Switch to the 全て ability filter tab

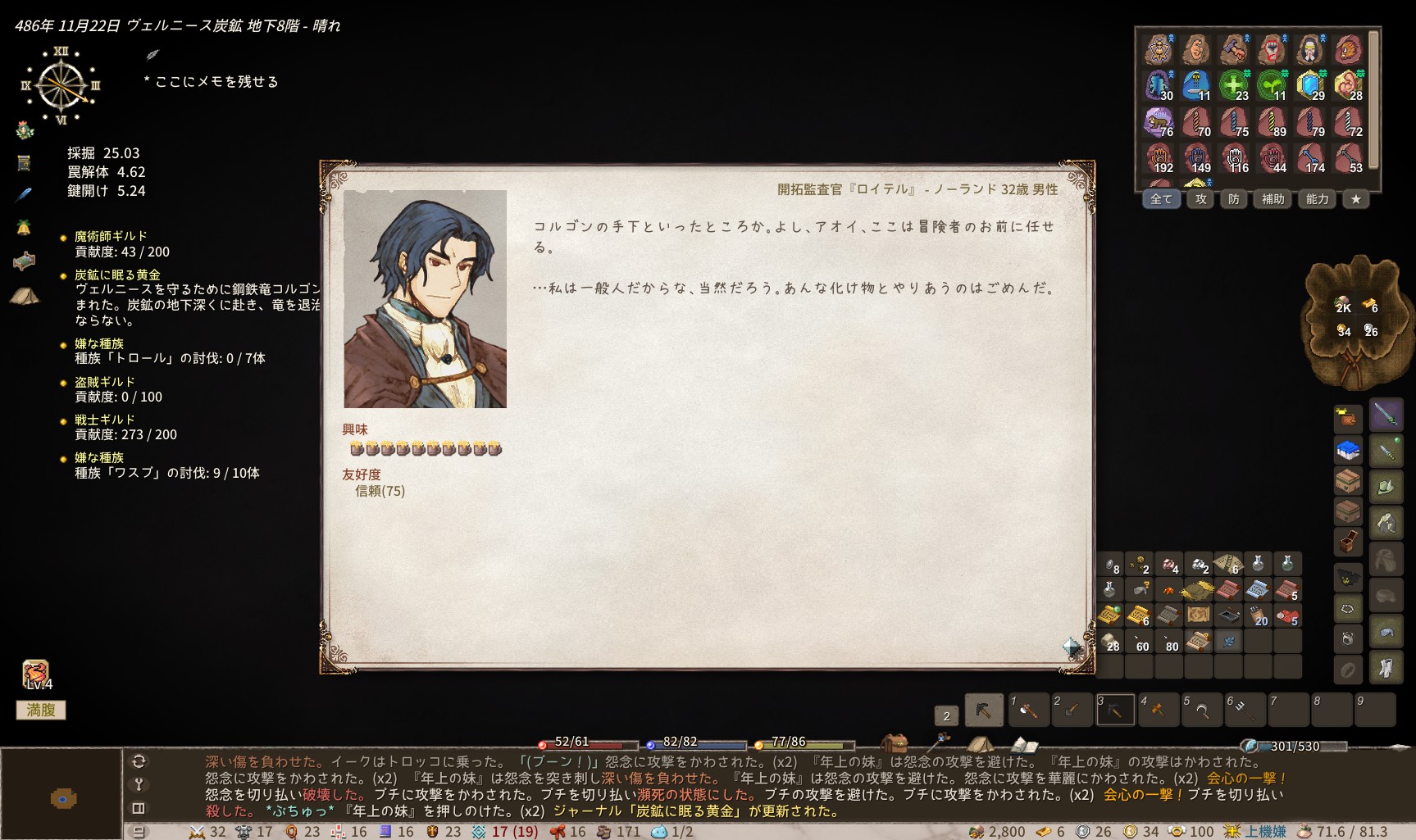(1161, 199)
